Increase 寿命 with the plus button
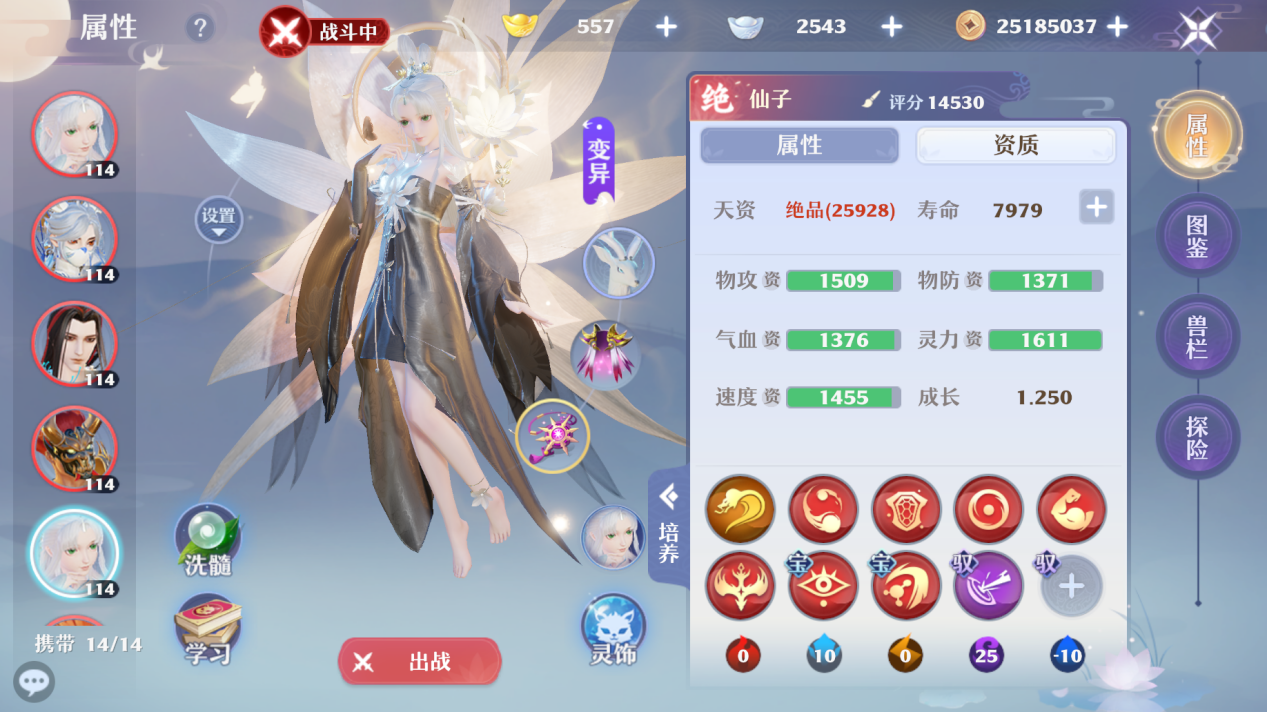Image resolution: width=1267 pixels, height=712 pixels. coord(1096,208)
